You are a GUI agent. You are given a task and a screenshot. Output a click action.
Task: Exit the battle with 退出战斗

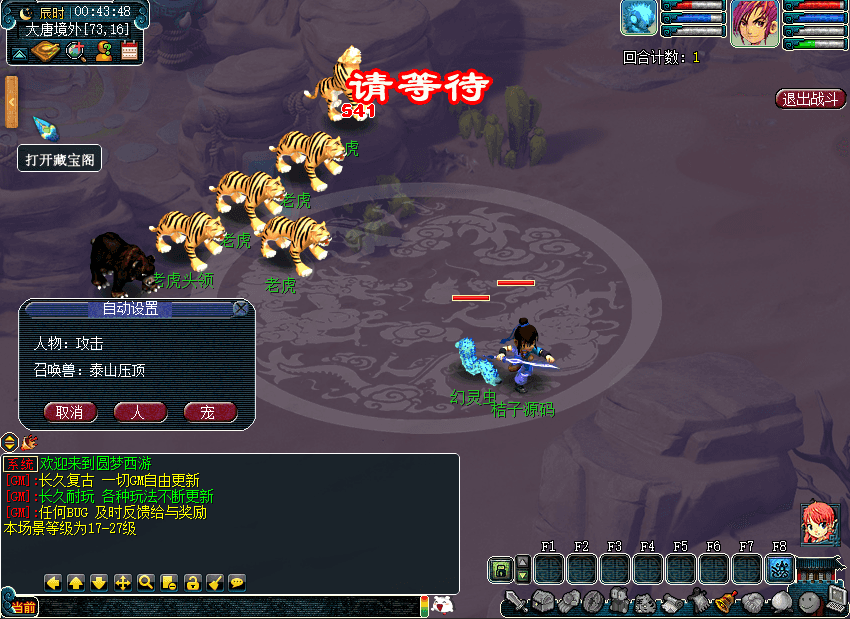pyautogui.click(x=810, y=99)
